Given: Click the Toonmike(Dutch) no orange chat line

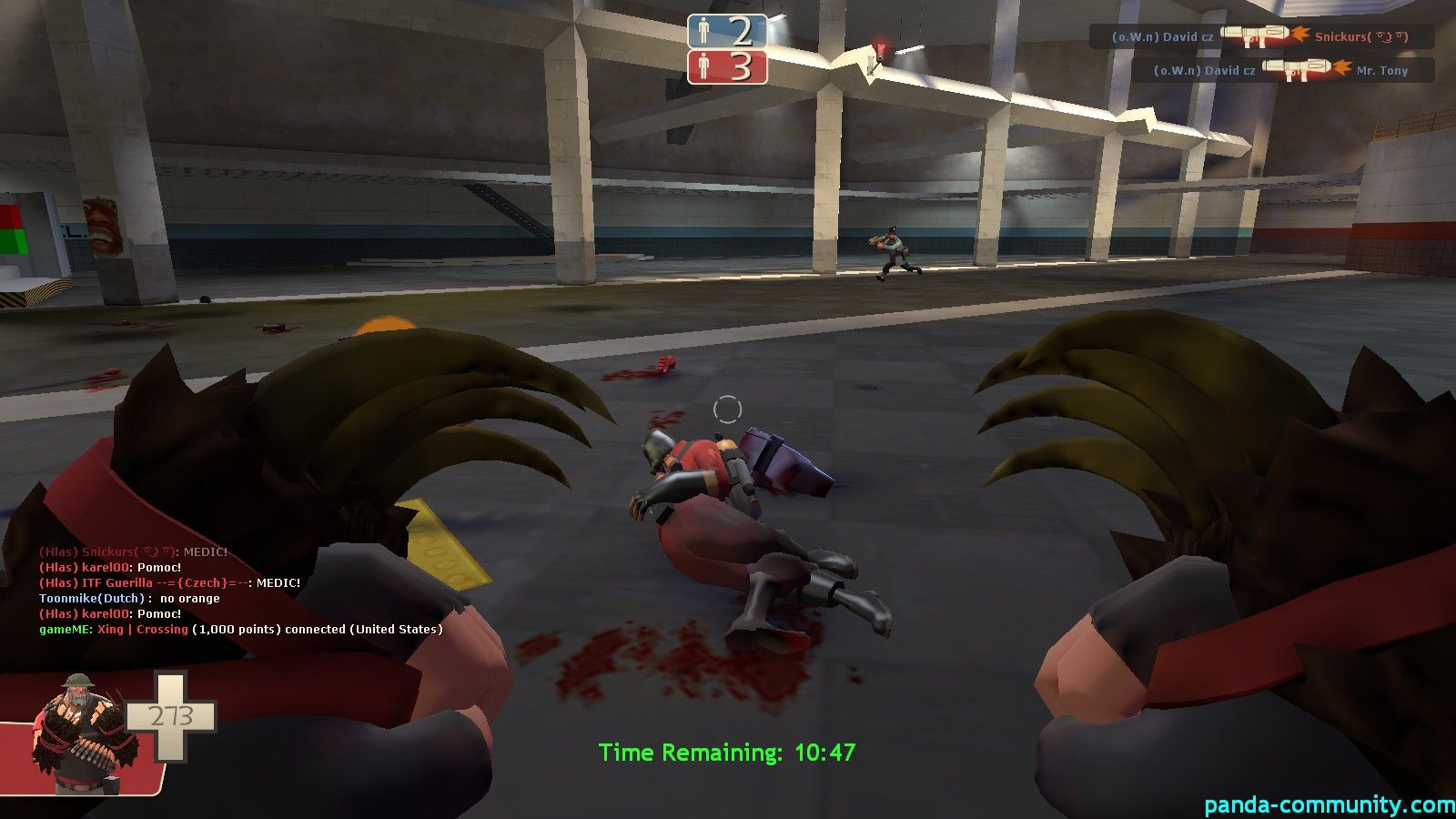Looking at the screenshot, I should (129, 598).
